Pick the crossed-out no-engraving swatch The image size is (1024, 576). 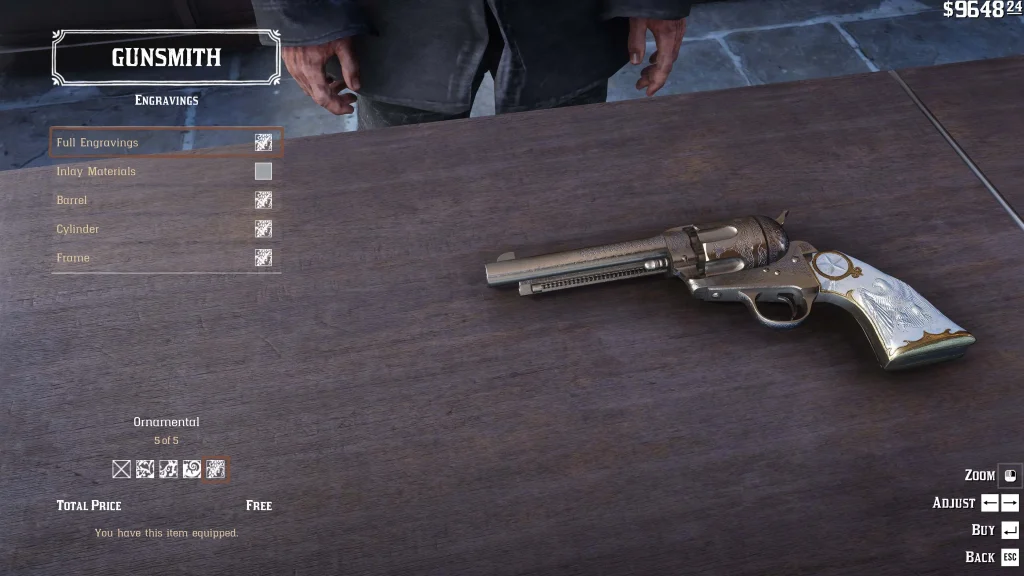[x=122, y=469]
